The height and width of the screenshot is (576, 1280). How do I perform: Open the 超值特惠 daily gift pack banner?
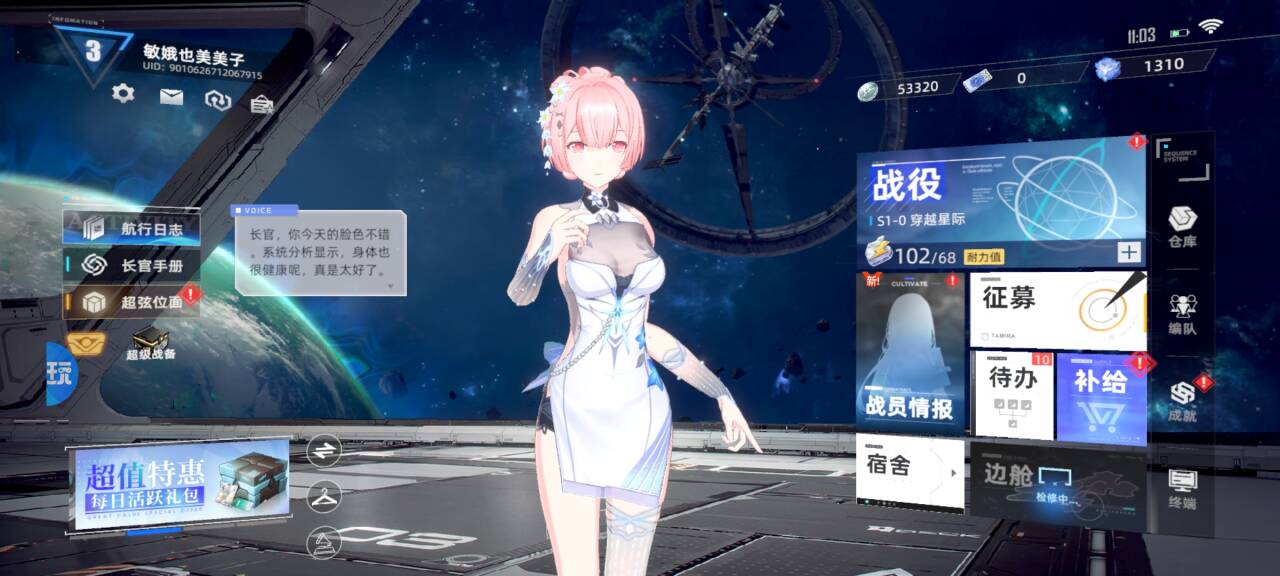[x=180, y=484]
